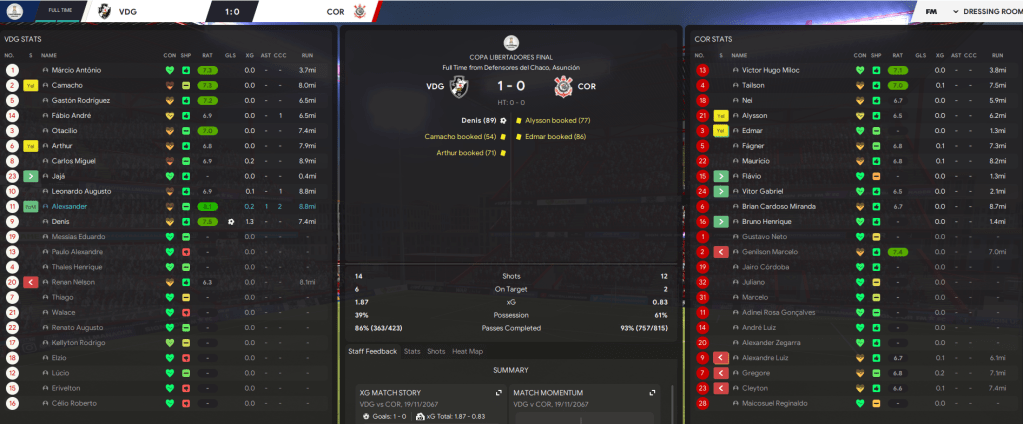This screenshot has height=424, width=1023.
Task: Open Denis player row in VDG list
Action: tap(61, 221)
